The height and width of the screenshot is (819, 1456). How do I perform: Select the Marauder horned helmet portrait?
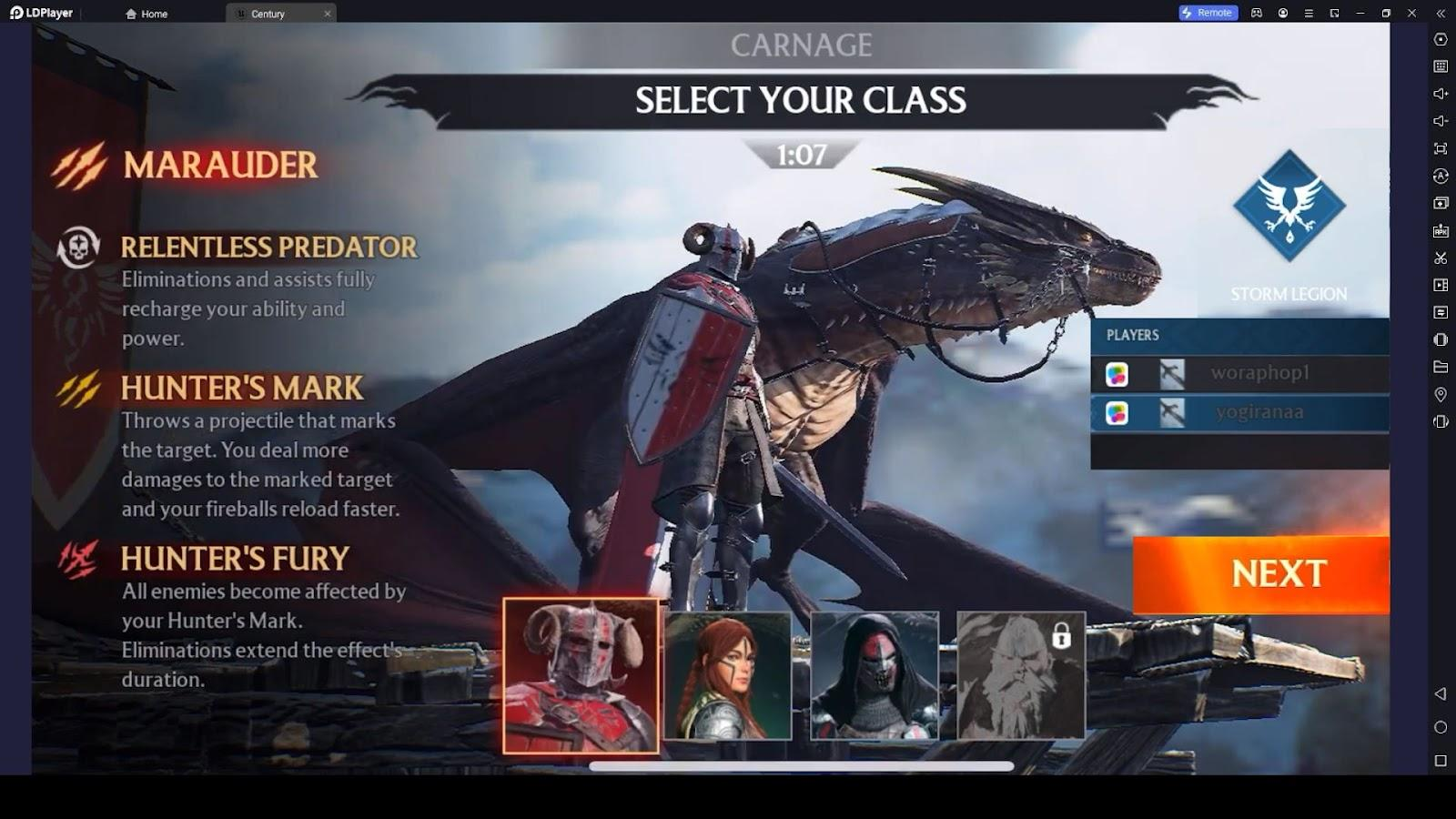tap(581, 676)
